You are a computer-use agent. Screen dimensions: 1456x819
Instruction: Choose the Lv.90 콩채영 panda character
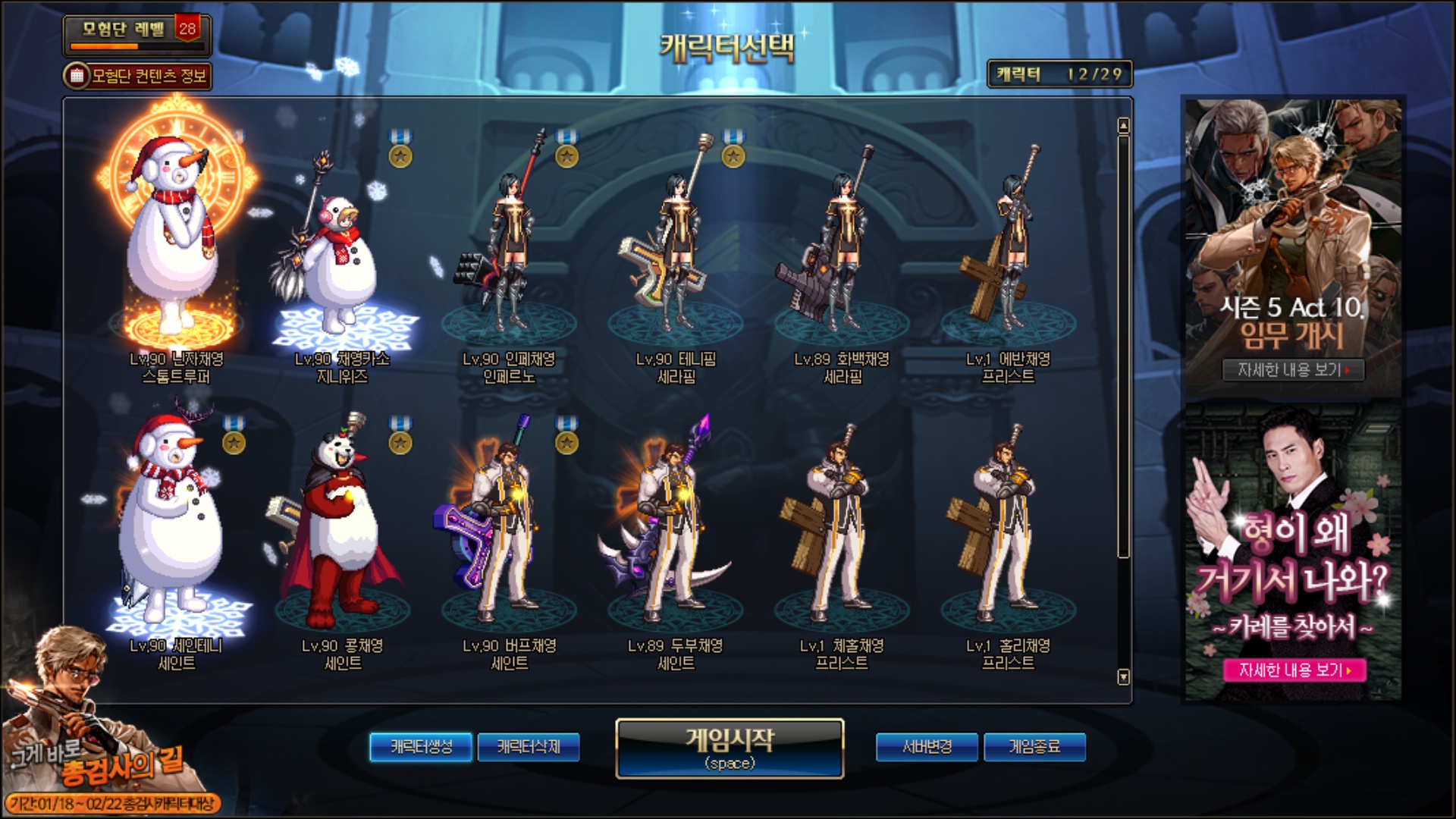(x=342, y=531)
